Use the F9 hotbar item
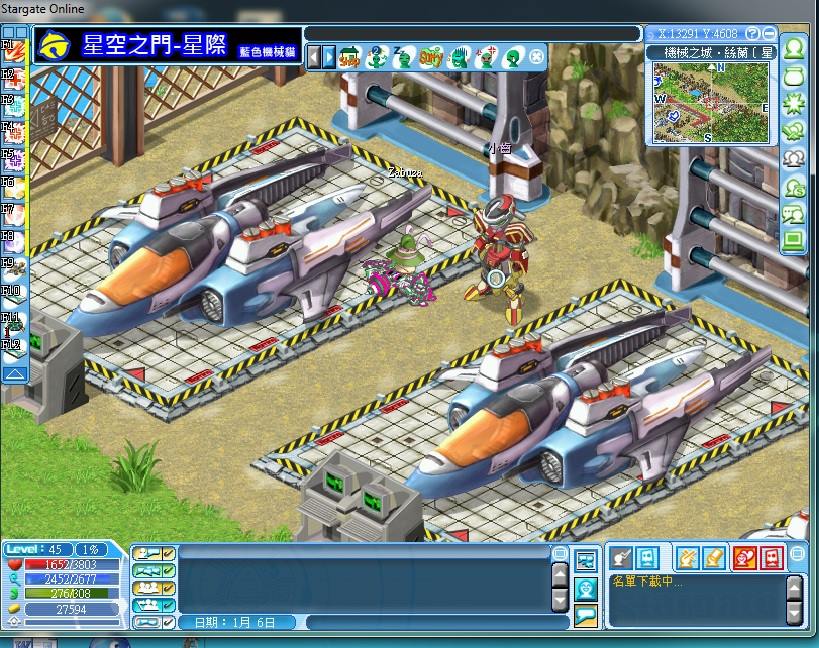 (x=13, y=269)
